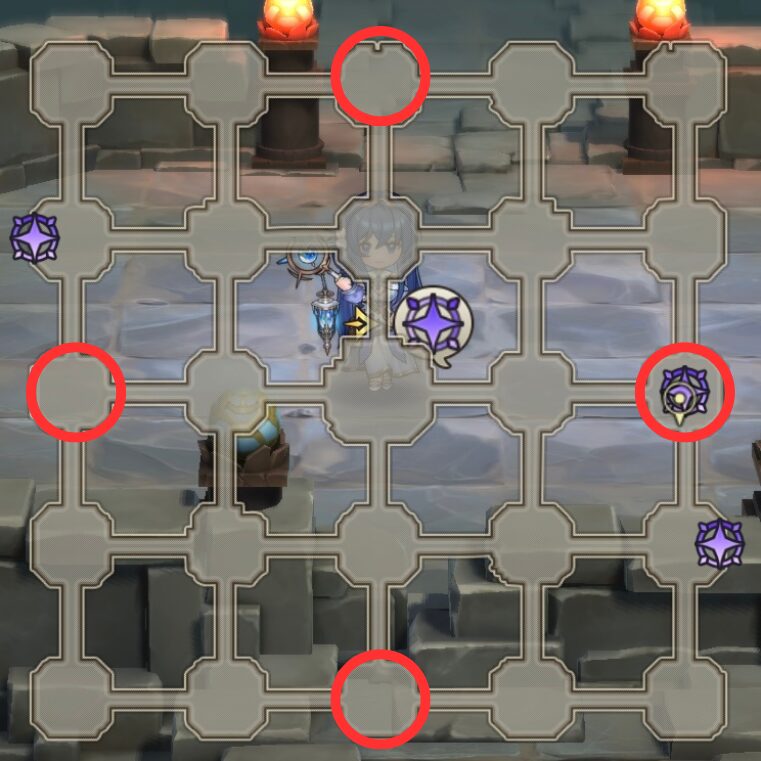761x761 pixels.
Task: Choose the red-circled node on the grid's top edge
Action: click(x=380, y=76)
